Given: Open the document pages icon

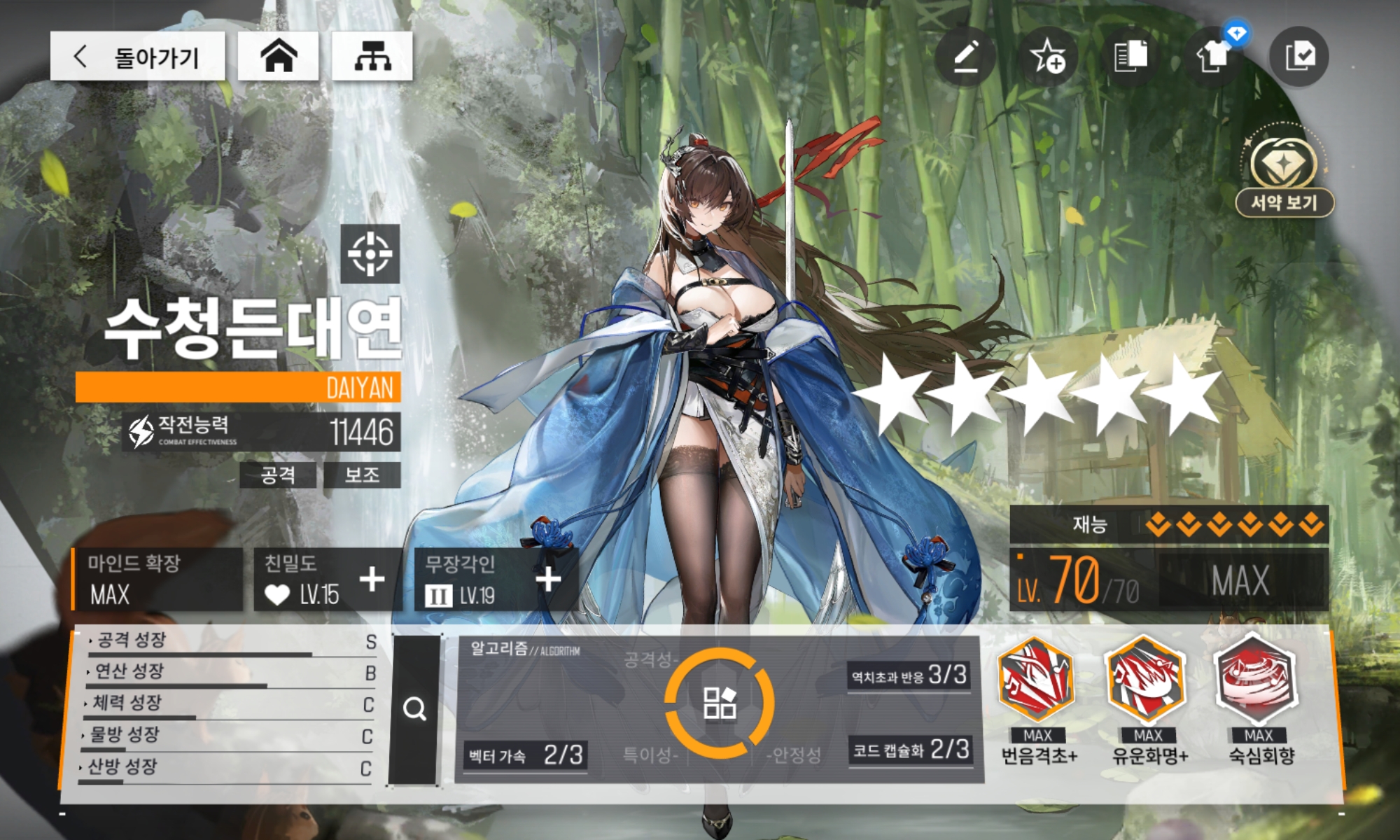Looking at the screenshot, I should point(1130,56).
